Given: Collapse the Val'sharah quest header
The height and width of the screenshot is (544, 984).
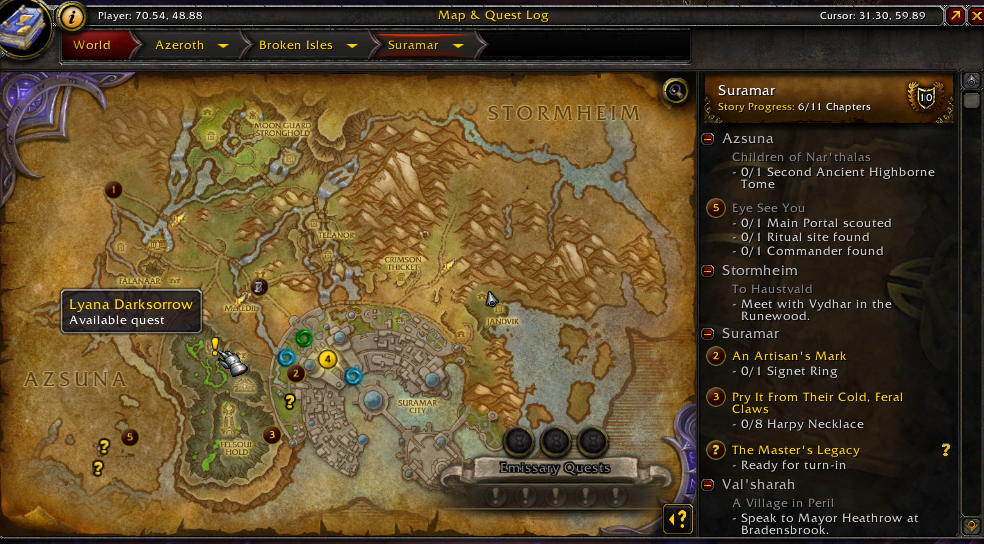Looking at the screenshot, I should (708, 485).
